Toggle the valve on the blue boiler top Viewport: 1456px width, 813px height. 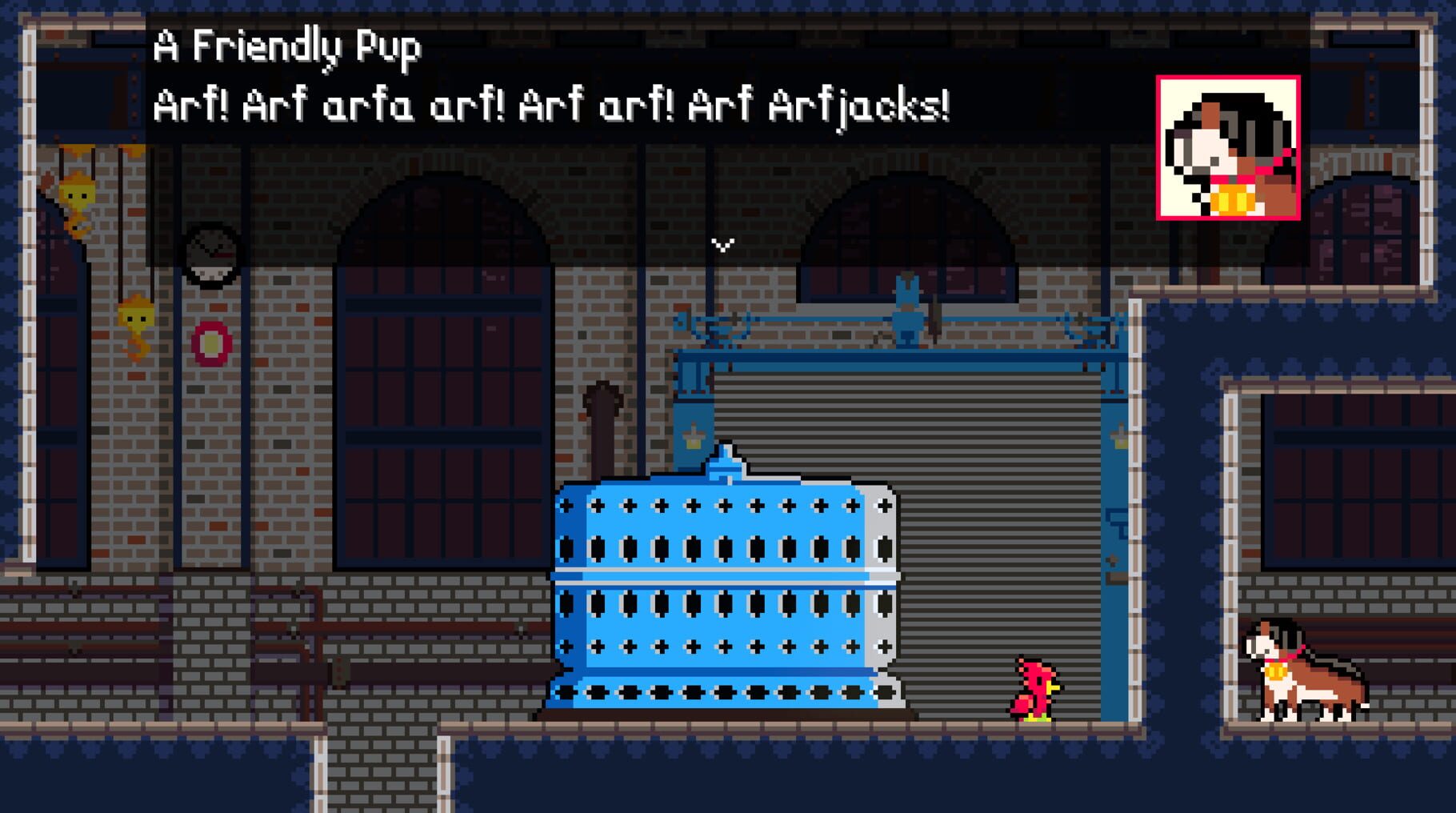(x=726, y=468)
